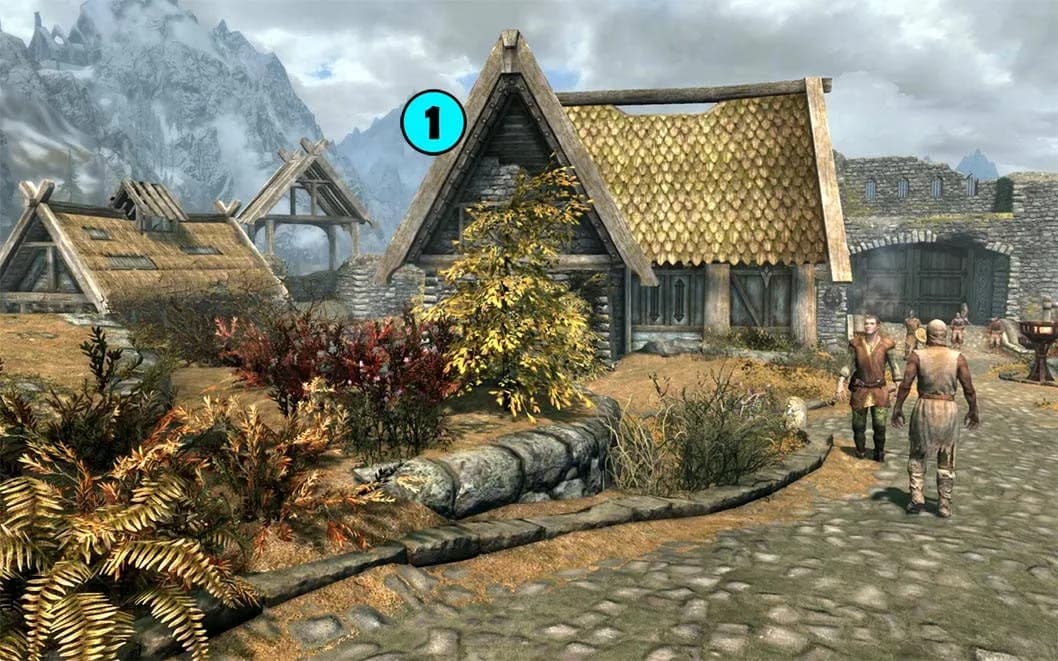The height and width of the screenshot is (661, 1058).
Task: Click the blue number 1 marker
Action: pos(433,123)
